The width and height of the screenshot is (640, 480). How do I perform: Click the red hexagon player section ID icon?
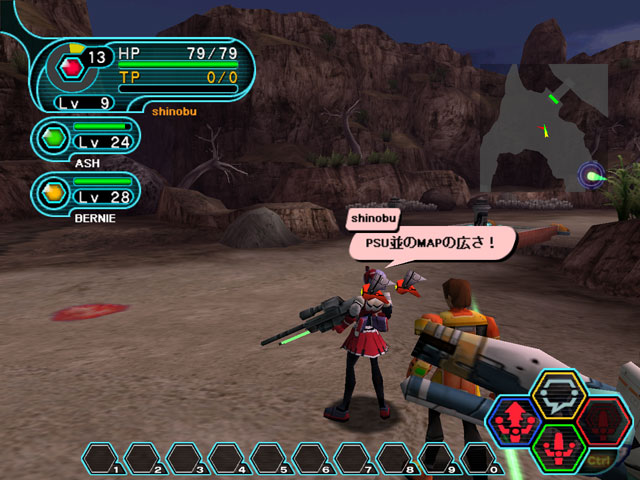(x=70, y=67)
